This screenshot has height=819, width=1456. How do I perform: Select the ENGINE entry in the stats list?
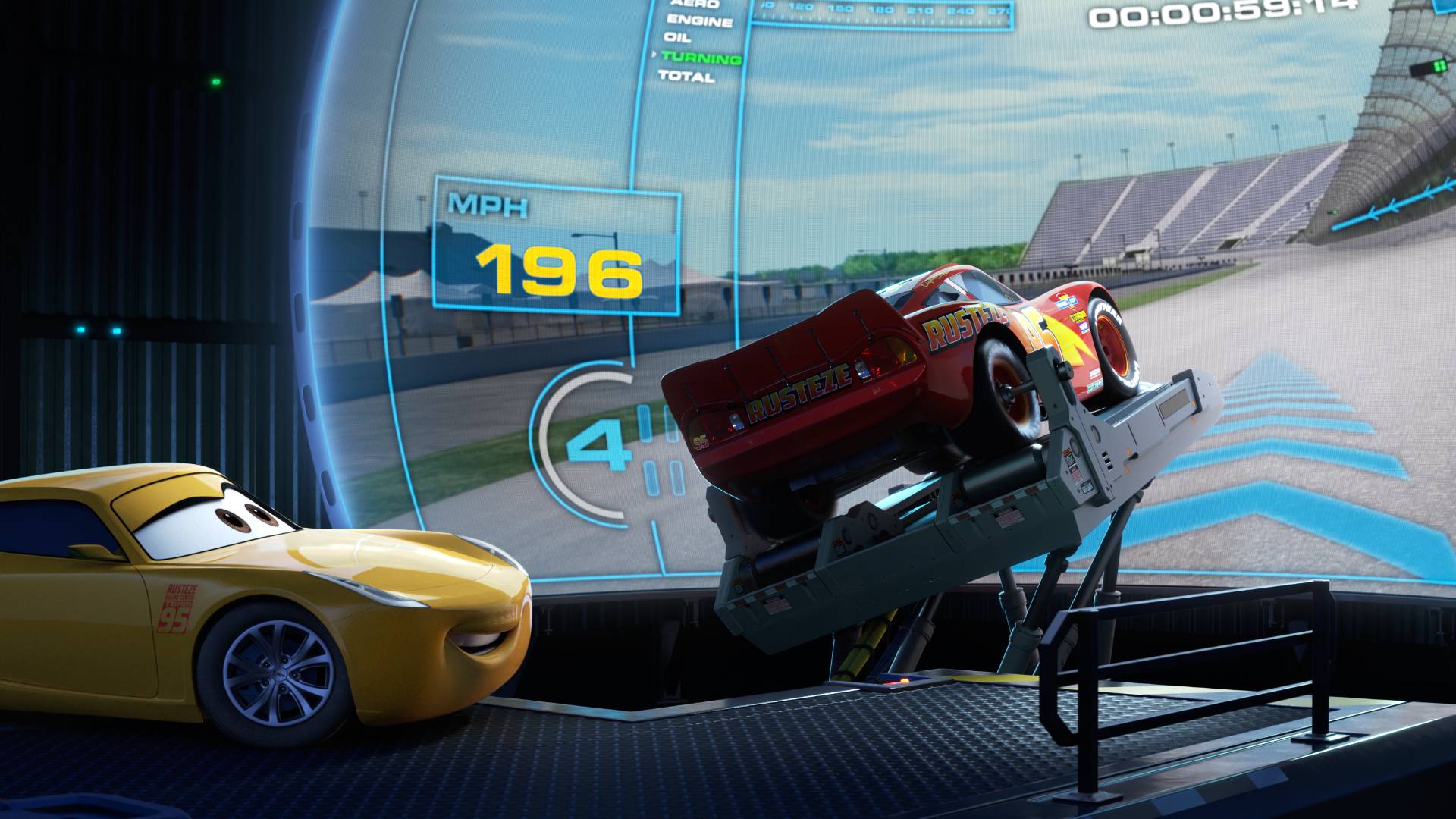click(699, 20)
